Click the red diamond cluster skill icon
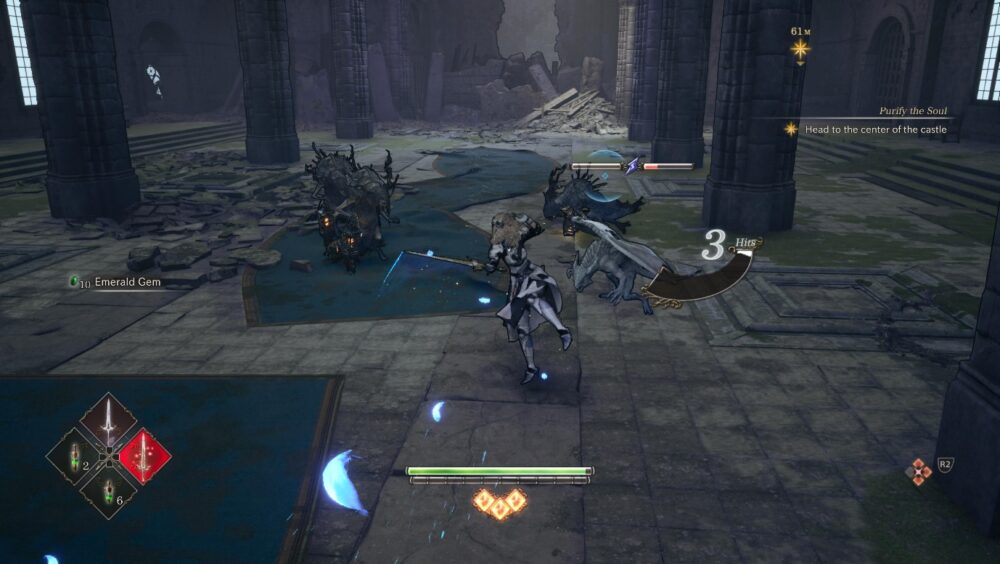This screenshot has height=564, width=1000. [x=918, y=471]
